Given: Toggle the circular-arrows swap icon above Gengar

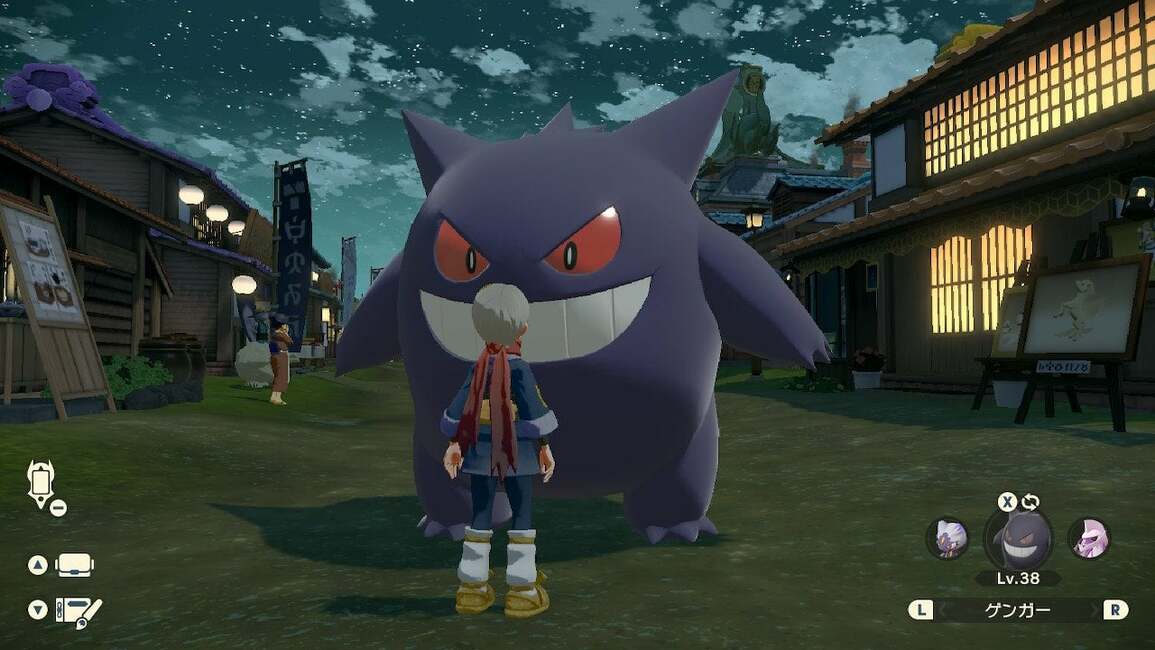Looking at the screenshot, I should (1030, 502).
